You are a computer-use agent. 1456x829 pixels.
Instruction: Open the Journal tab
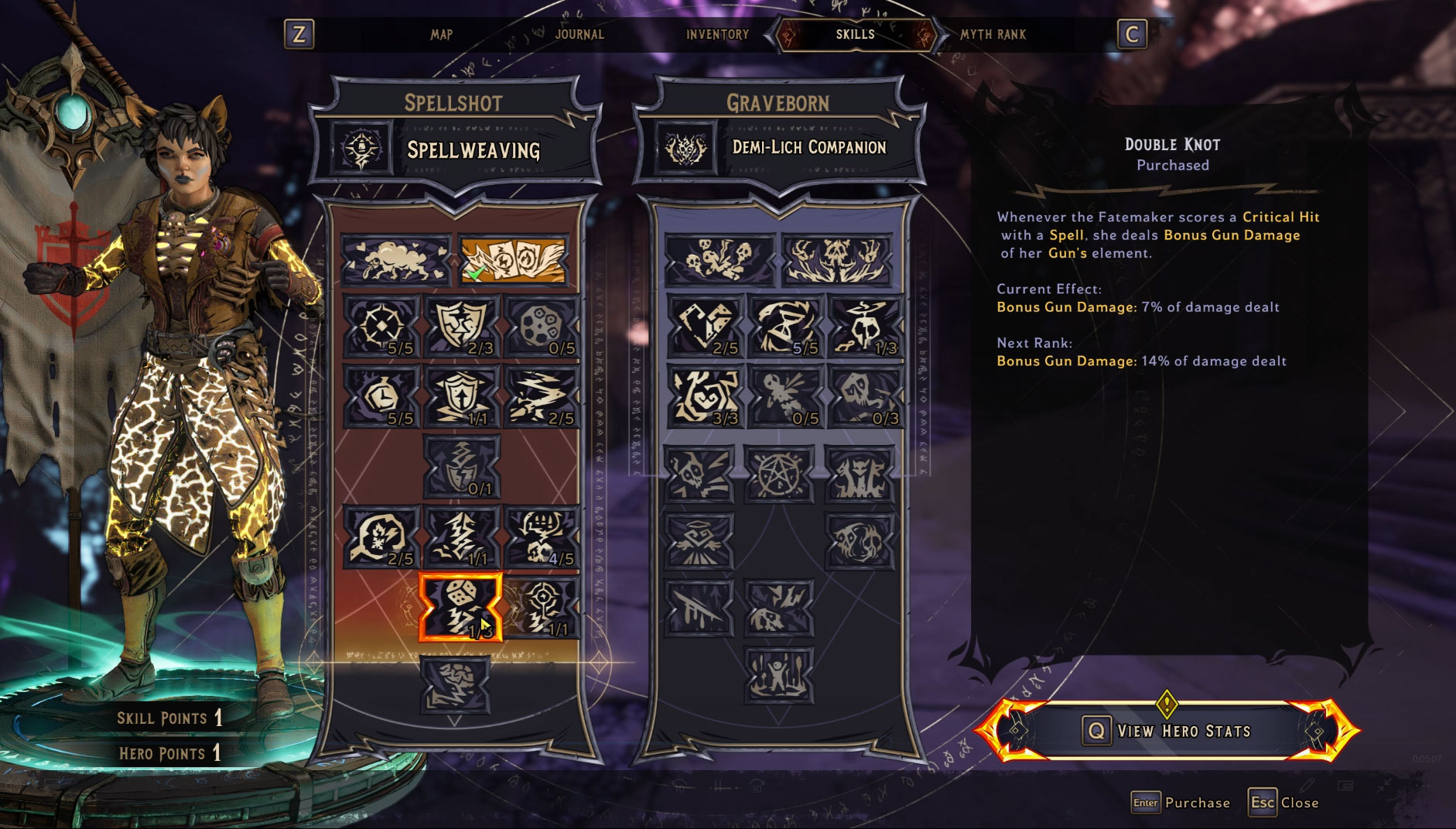pyautogui.click(x=579, y=34)
